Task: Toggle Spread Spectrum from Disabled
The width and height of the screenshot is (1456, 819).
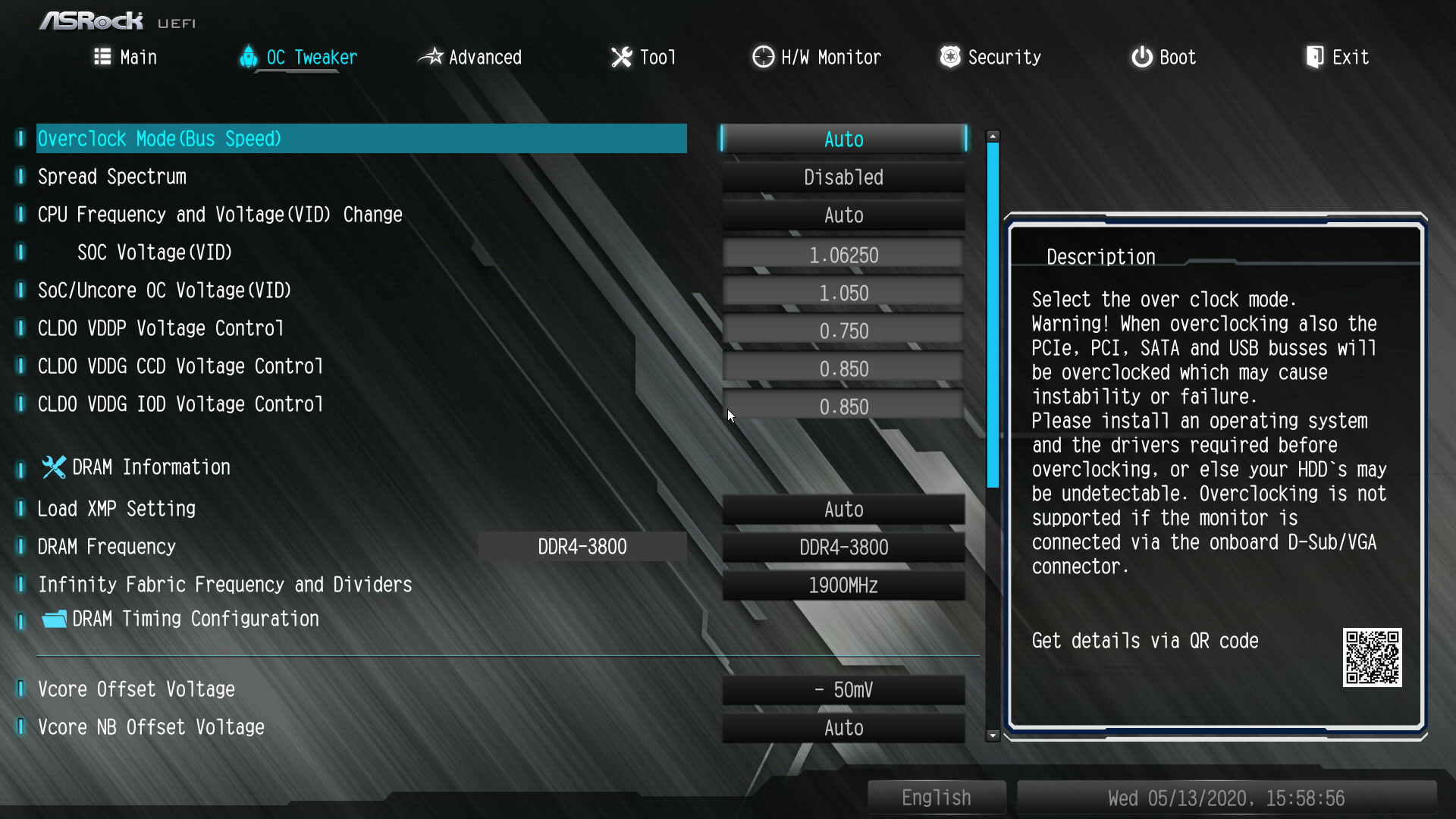Action: point(843,177)
